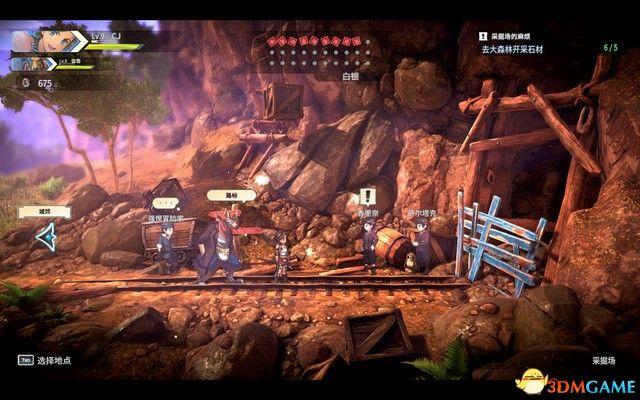
Task: Open the ellipsis speech bubble over the NPC
Action: tap(260, 180)
